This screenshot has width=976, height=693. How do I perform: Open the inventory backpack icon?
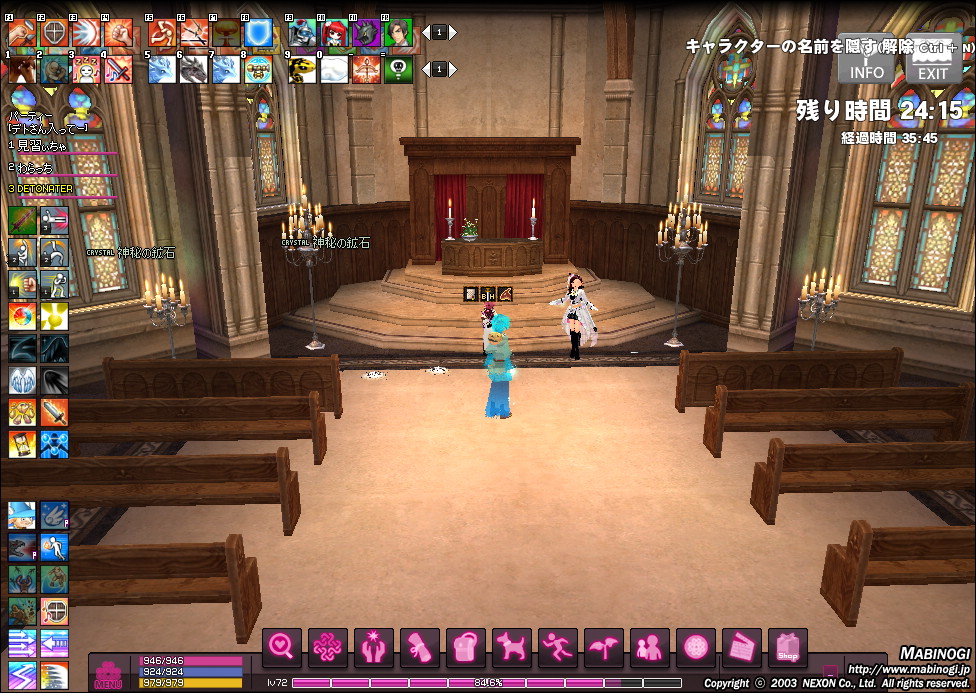[465, 648]
